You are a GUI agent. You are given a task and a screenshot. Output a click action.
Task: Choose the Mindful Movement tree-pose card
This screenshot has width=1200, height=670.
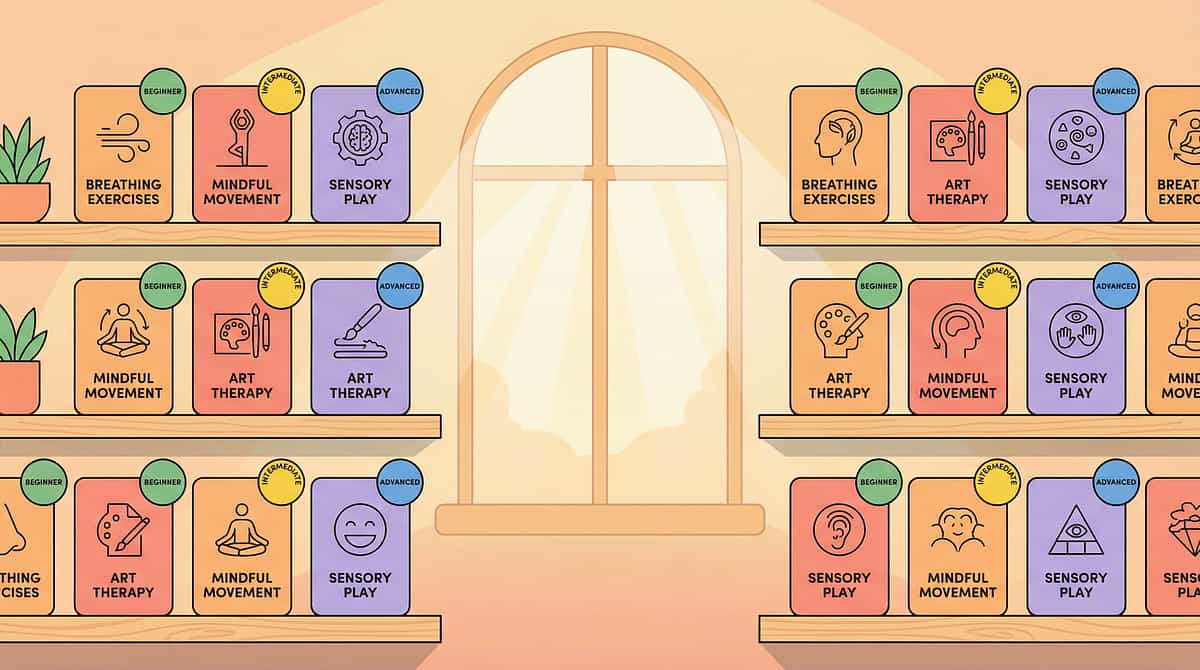point(241,154)
